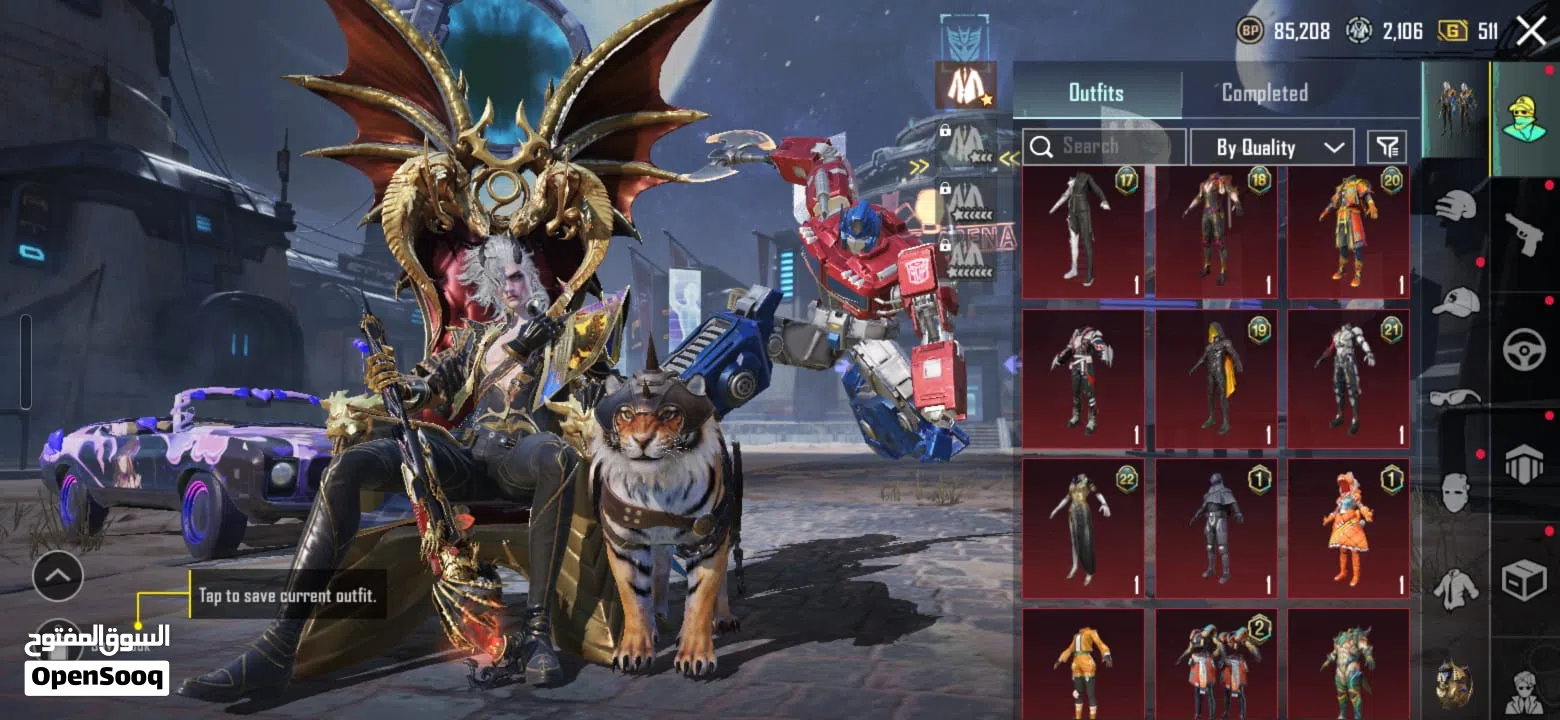Choose the orange robe outfit with badge 20
Viewport: 1560px width, 720px height.
tap(1348, 233)
